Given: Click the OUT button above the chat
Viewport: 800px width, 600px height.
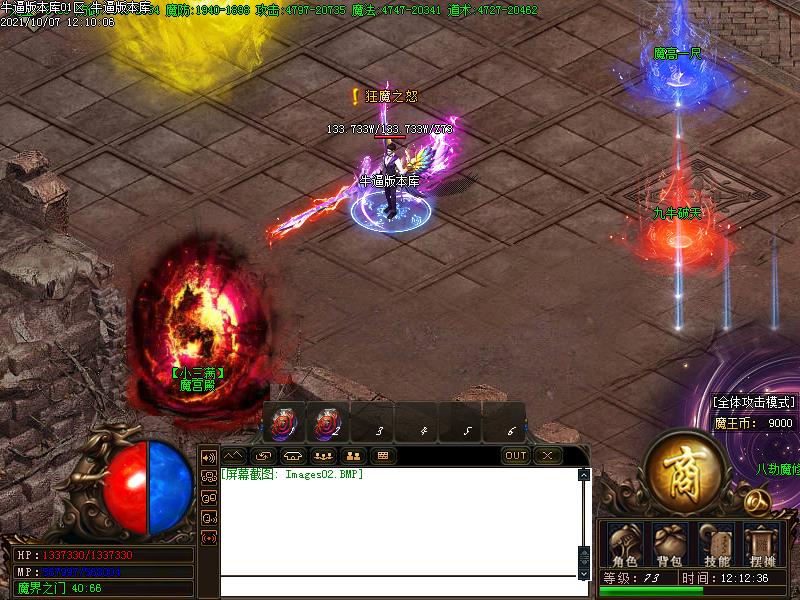Looking at the screenshot, I should click(515, 456).
